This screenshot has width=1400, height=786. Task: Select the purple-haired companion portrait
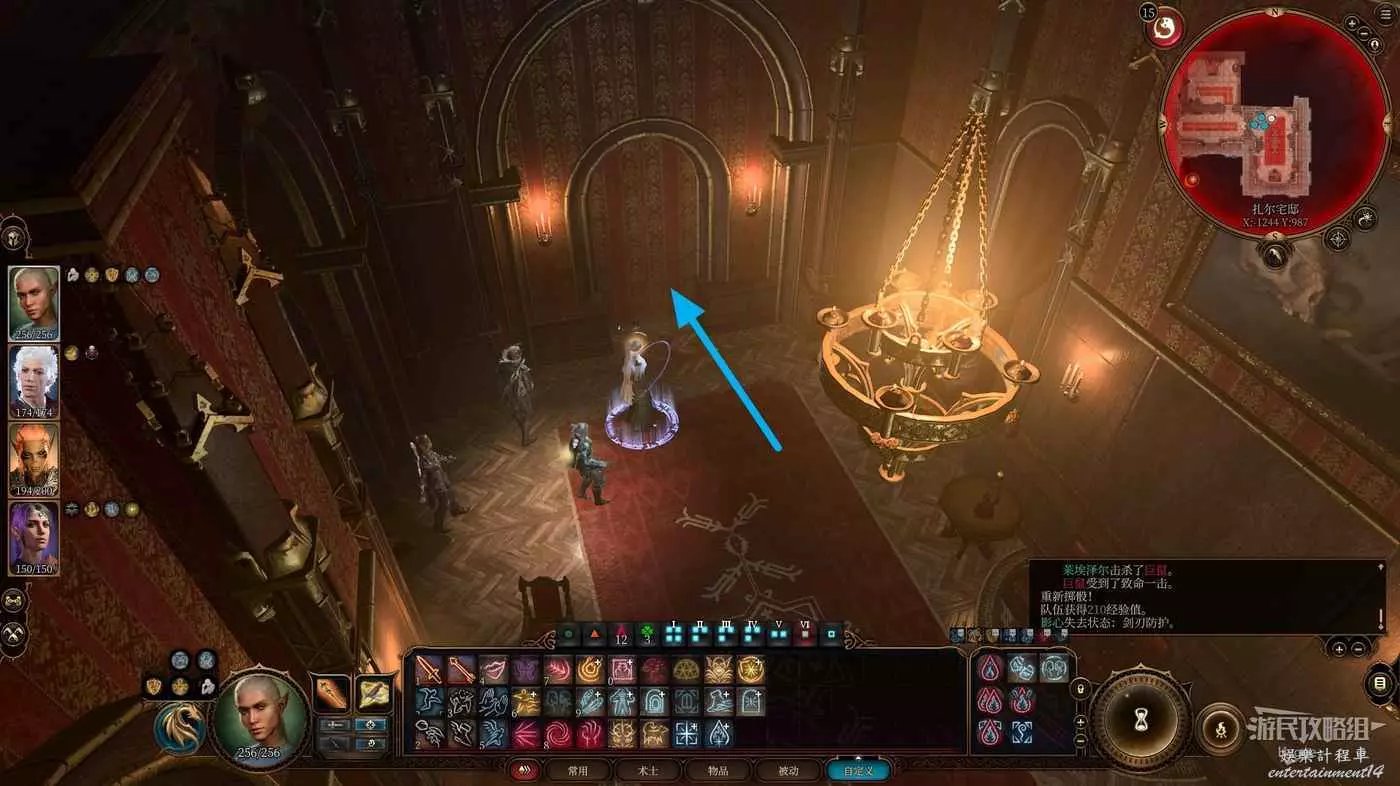[34, 538]
